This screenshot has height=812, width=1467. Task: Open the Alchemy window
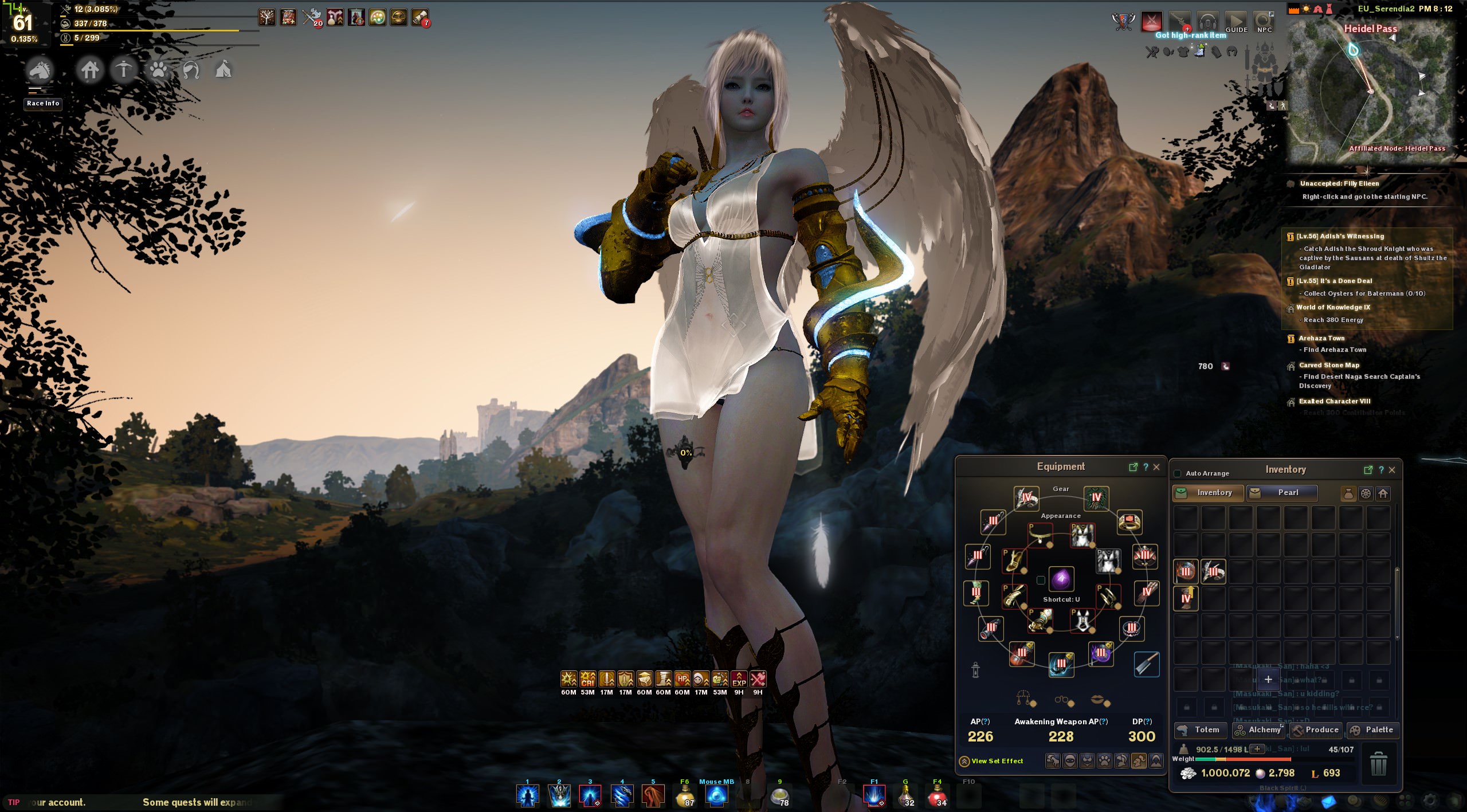click(1259, 729)
